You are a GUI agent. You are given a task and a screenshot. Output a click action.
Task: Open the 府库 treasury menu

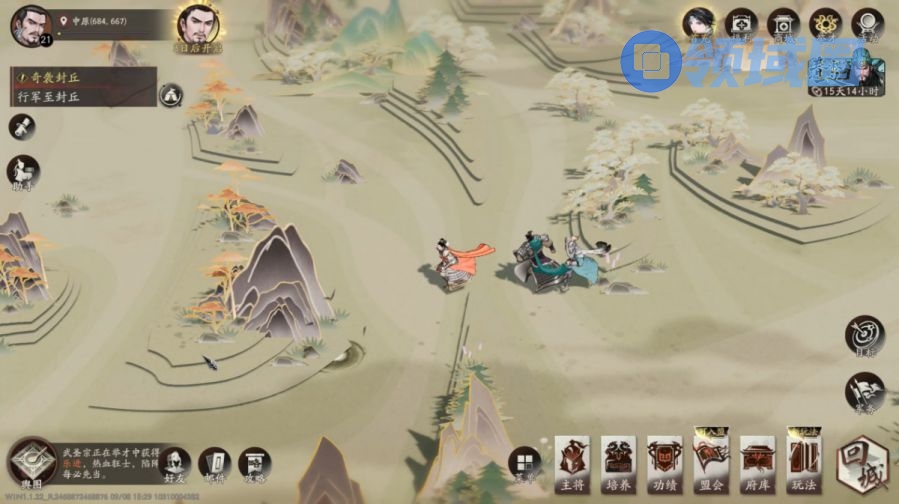[x=757, y=463]
